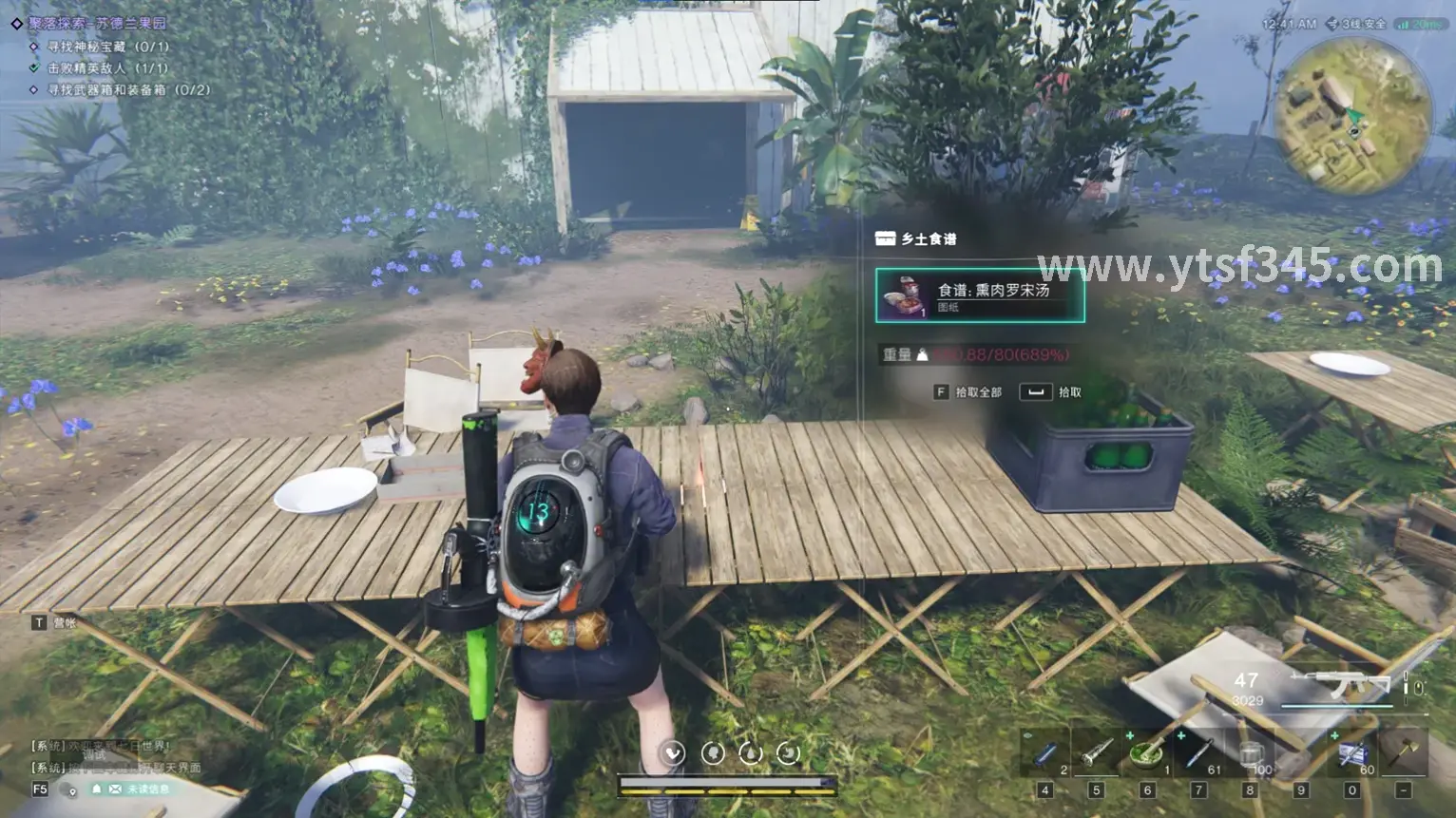Click the assault rifle weapon icon

[1348, 684]
